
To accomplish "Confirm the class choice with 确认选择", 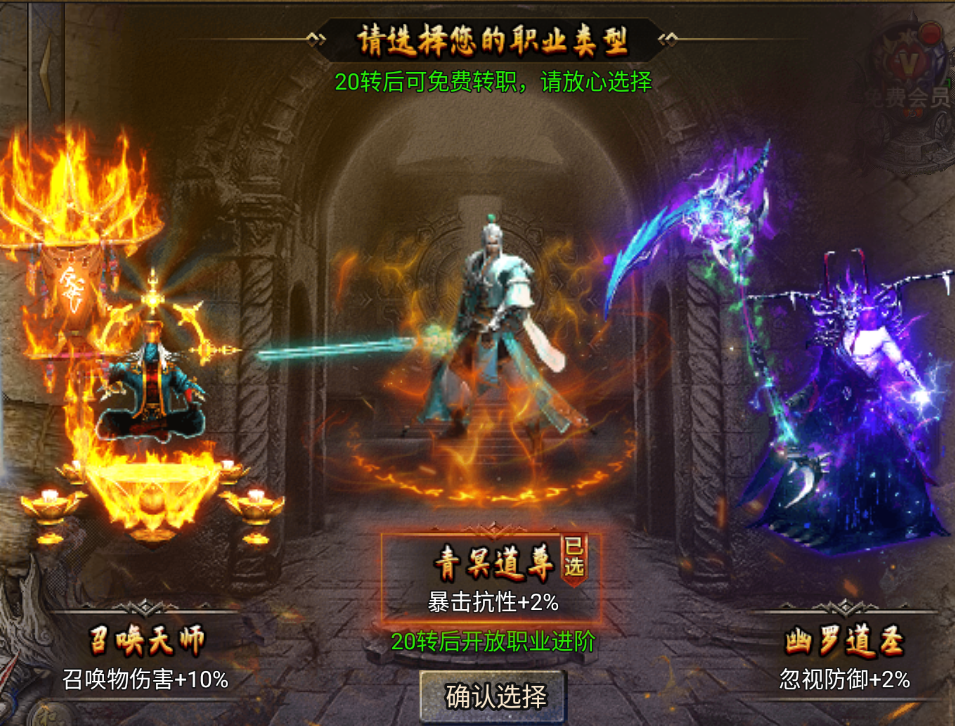I will (496, 695).
